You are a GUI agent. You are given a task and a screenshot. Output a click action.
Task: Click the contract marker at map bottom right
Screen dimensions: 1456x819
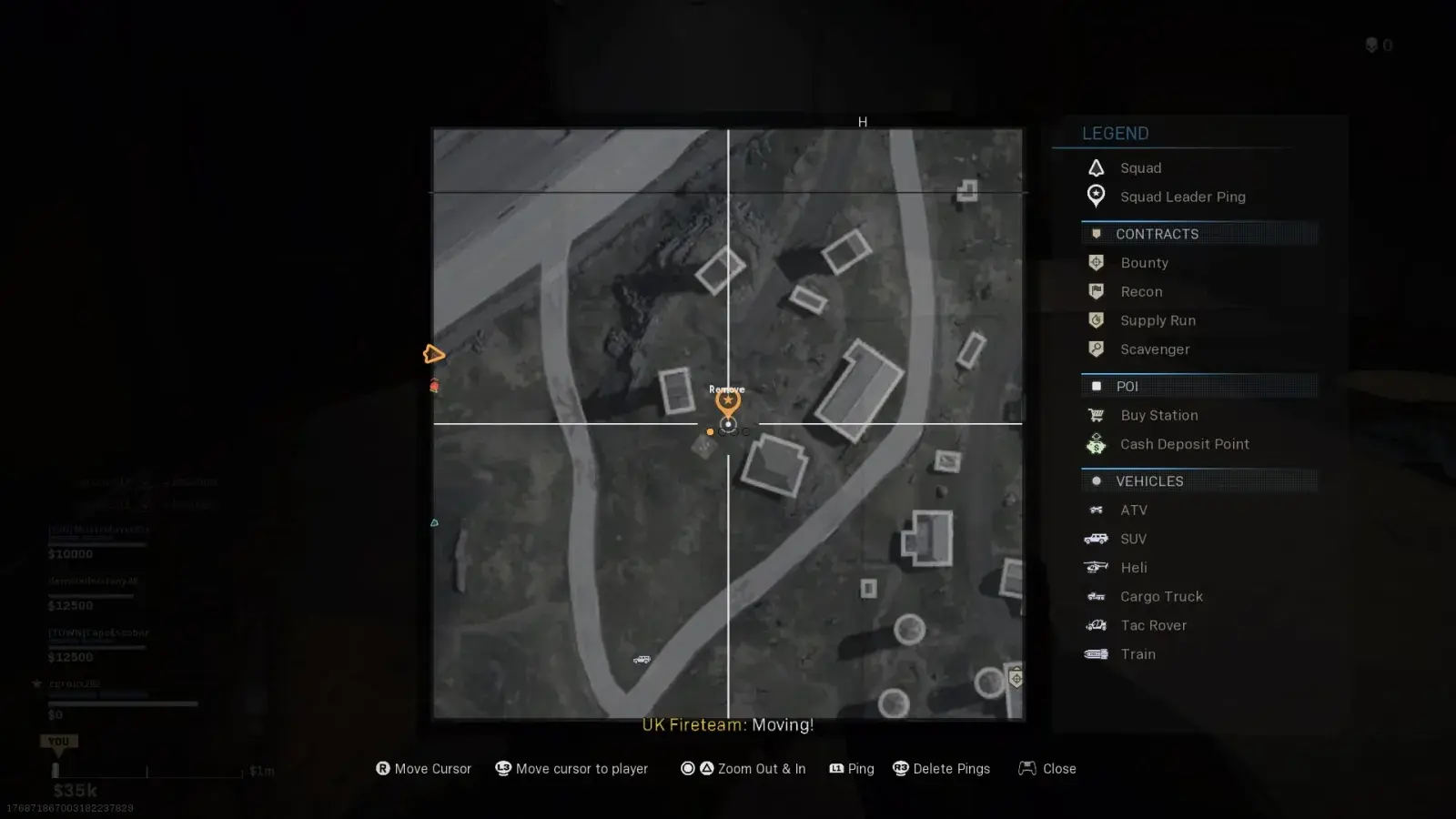(1014, 679)
